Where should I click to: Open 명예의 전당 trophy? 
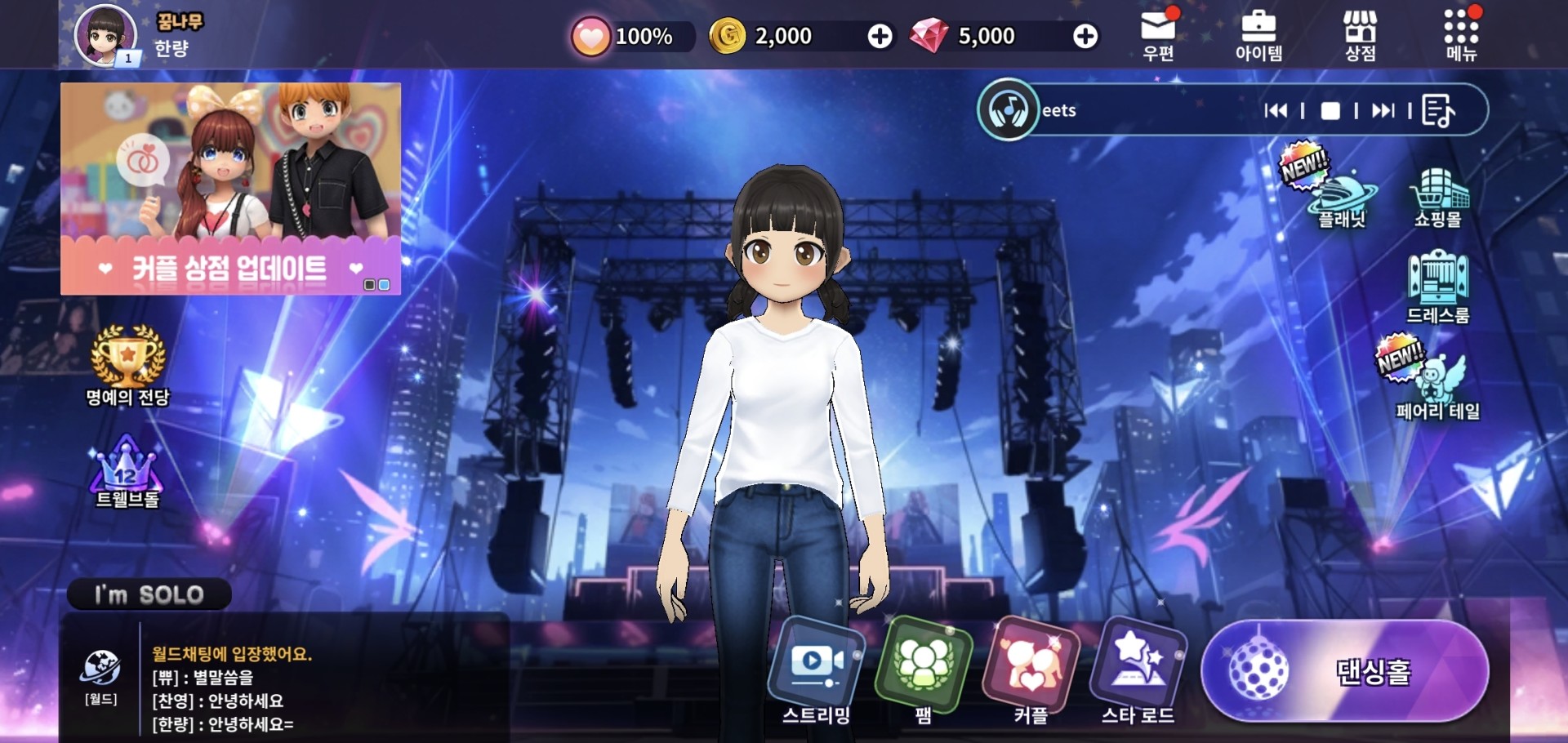(x=127, y=364)
